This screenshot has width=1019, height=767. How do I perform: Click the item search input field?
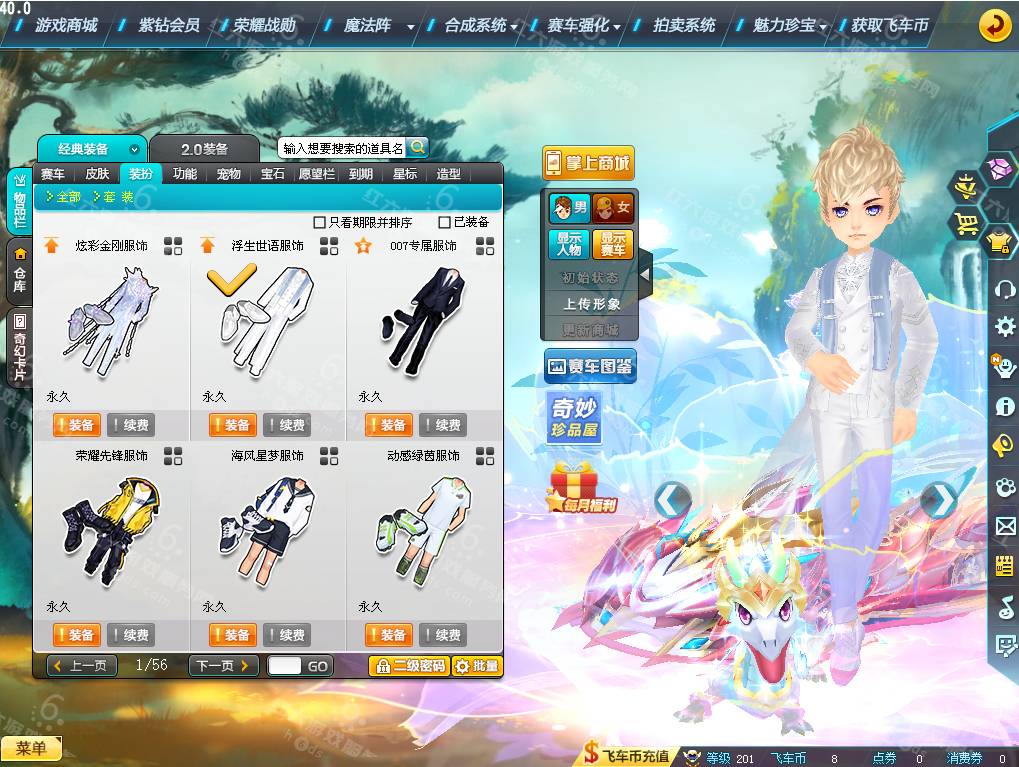(343, 148)
